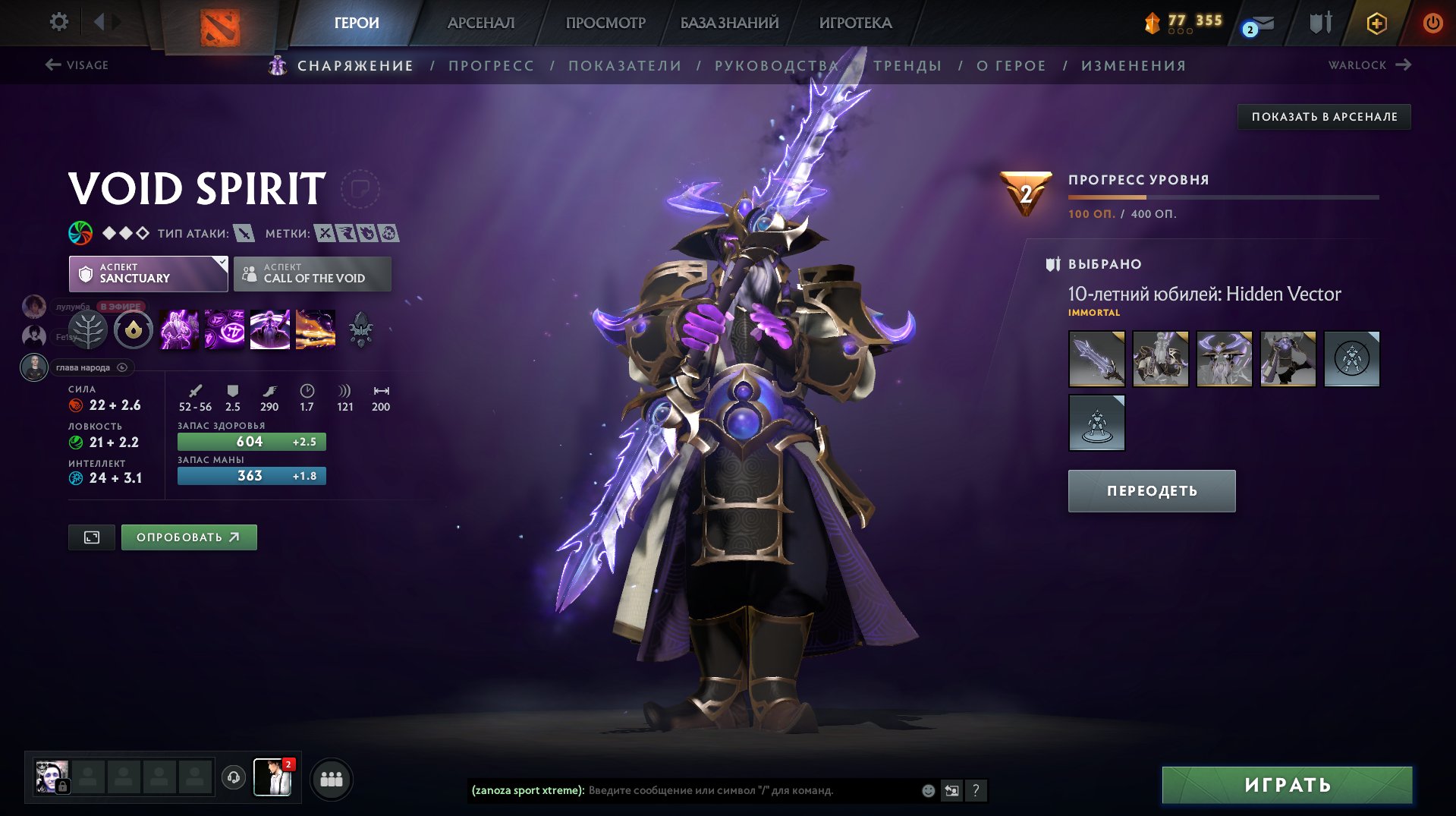Go back to Visage with the left arrow
Image resolution: width=1456 pixels, height=816 pixels.
(51, 65)
